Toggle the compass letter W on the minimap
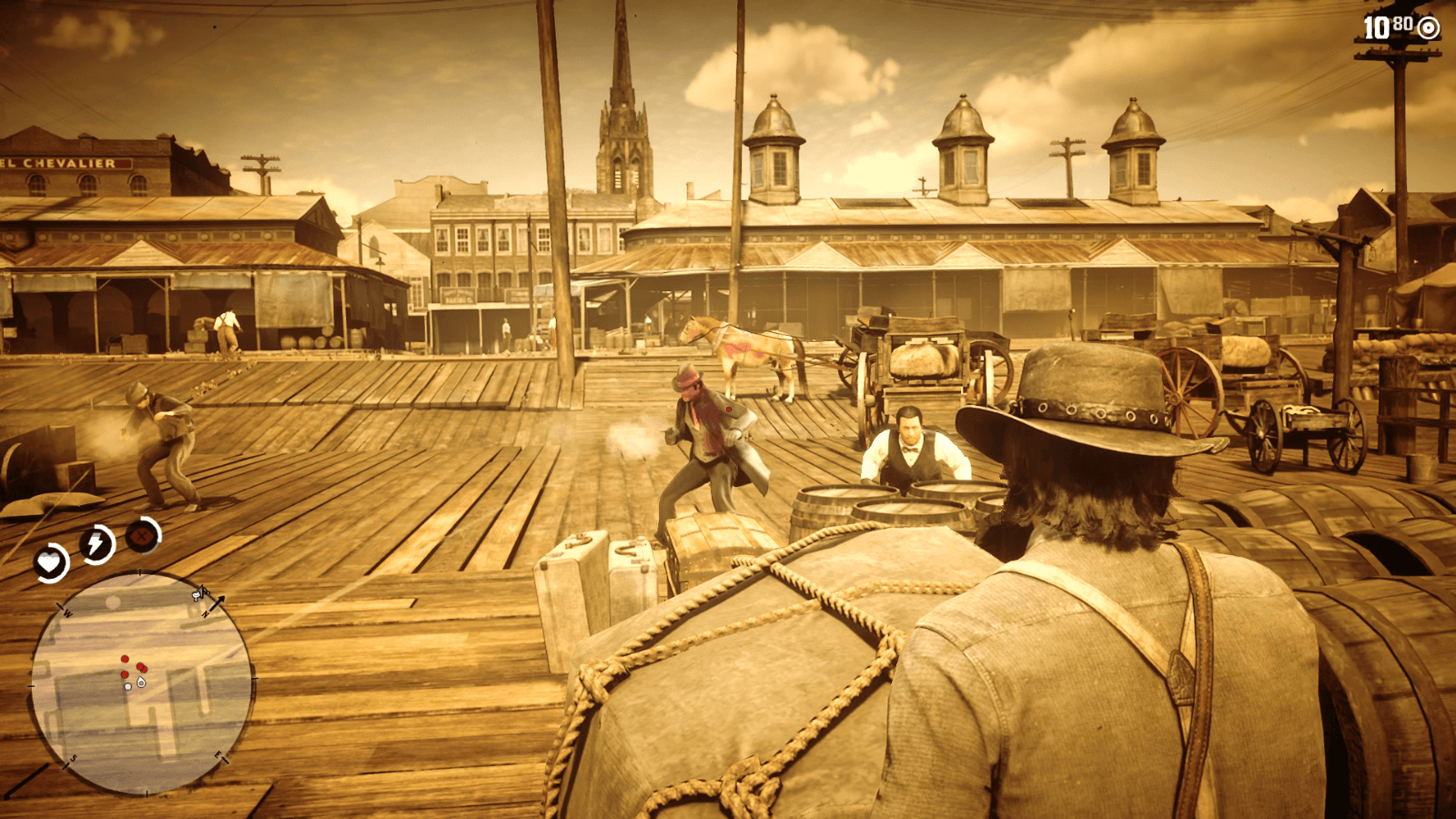 (x=66, y=612)
